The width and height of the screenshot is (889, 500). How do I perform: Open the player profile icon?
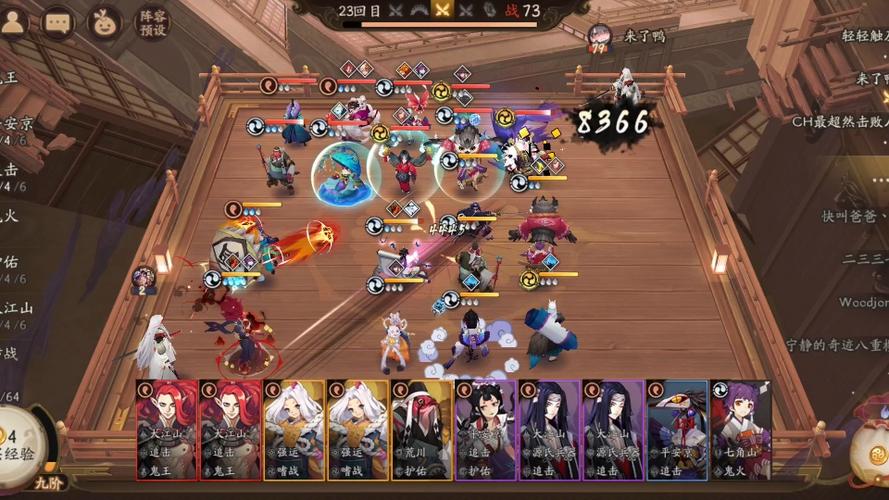point(12,22)
